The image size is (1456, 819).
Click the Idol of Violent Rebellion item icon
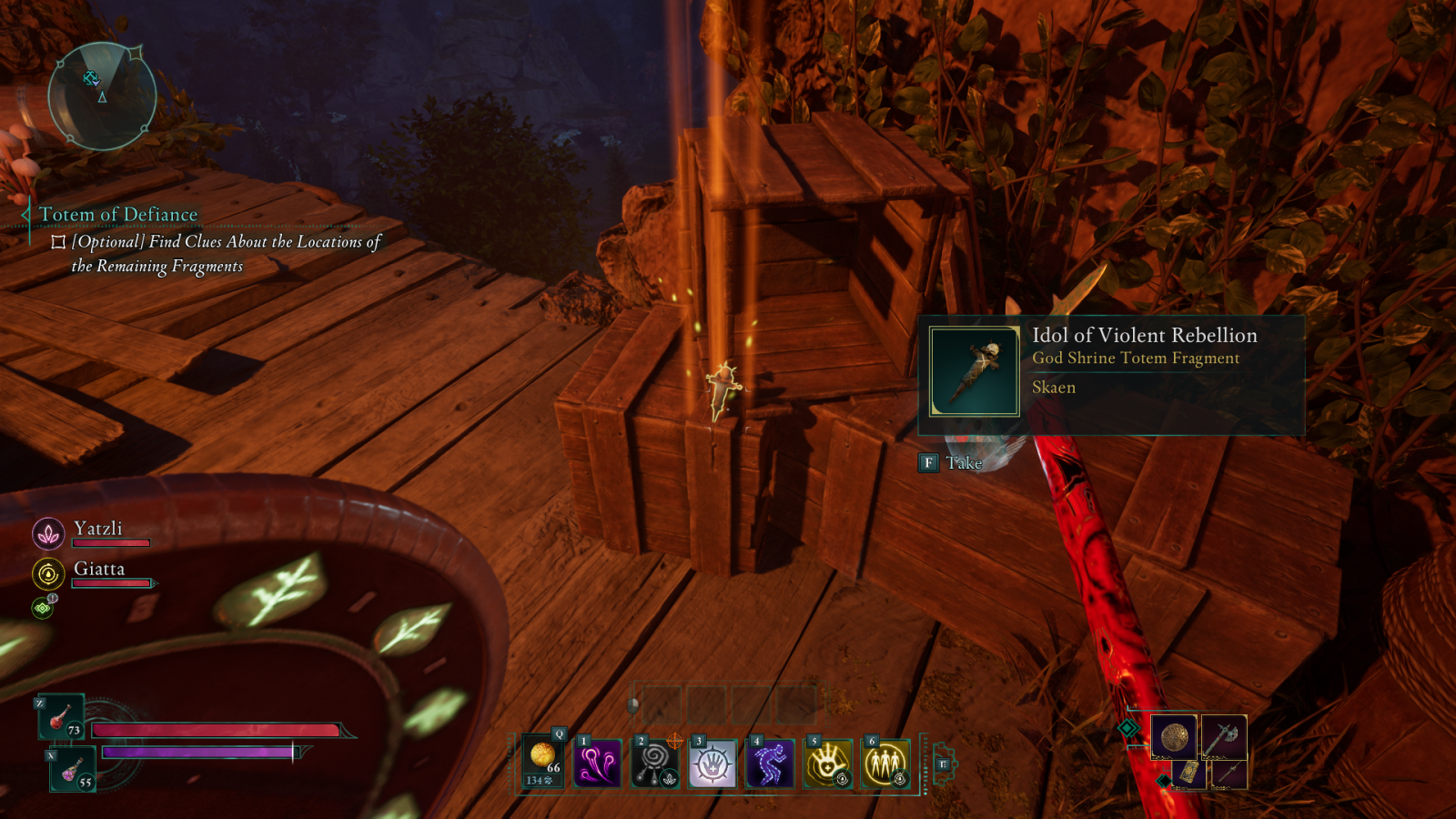[974, 371]
